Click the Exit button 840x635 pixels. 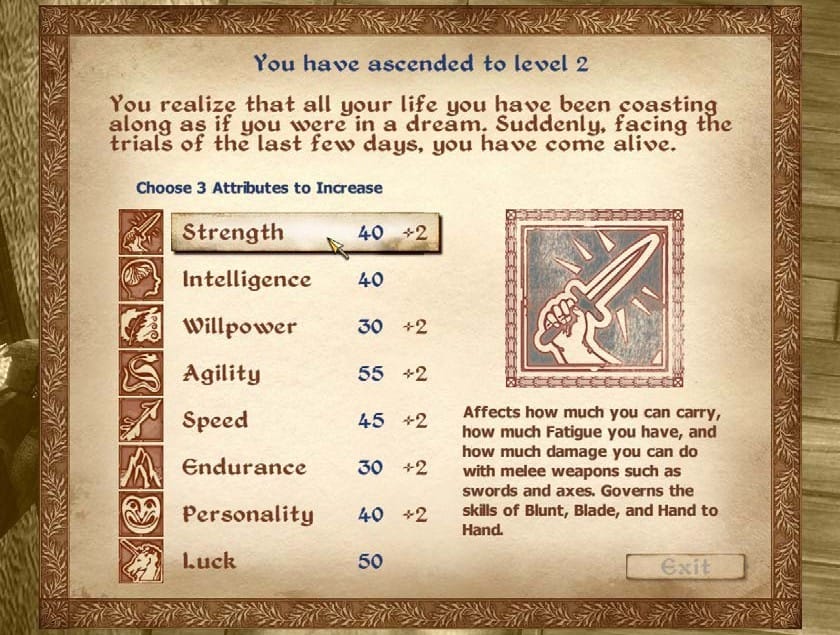[686, 568]
